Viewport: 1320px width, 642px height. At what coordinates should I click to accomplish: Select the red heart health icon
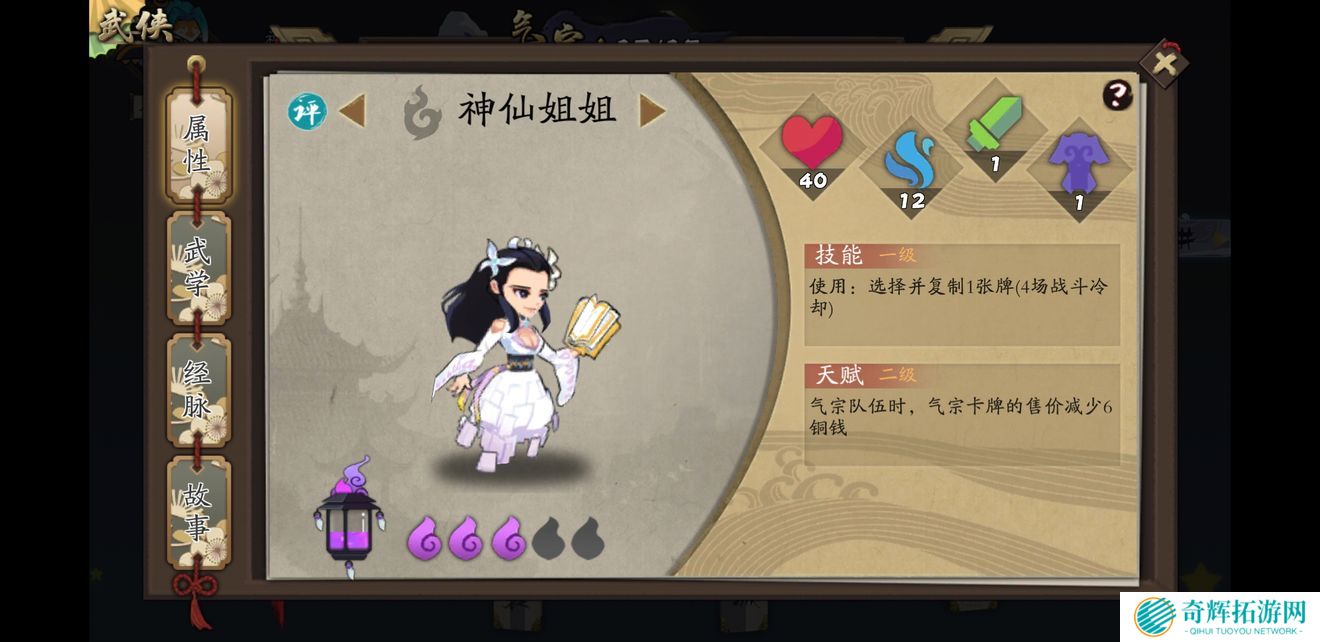pyautogui.click(x=811, y=143)
